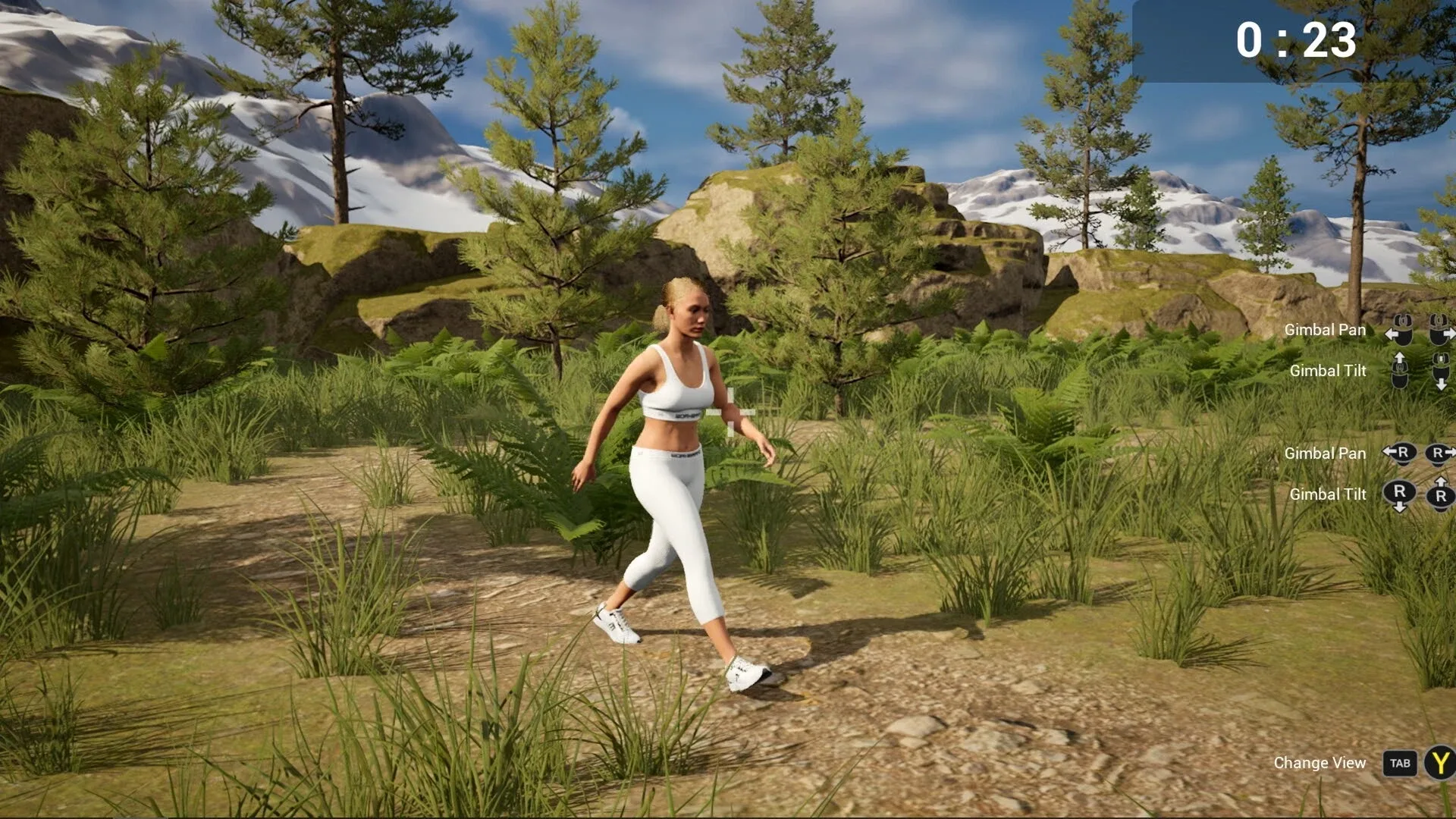Click the controller Gimbal Tilt label
The height and width of the screenshot is (819, 1456).
1327,494
